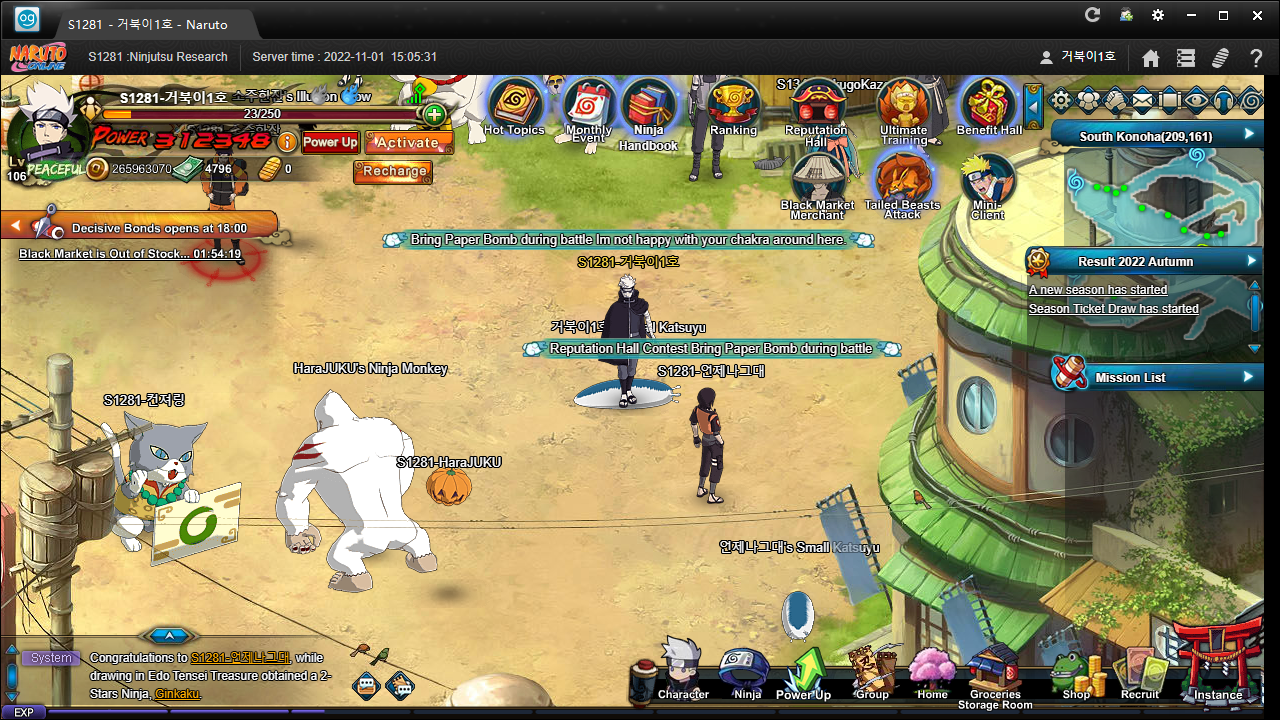Open the Ranking trophy icon

tap(733, 104)
